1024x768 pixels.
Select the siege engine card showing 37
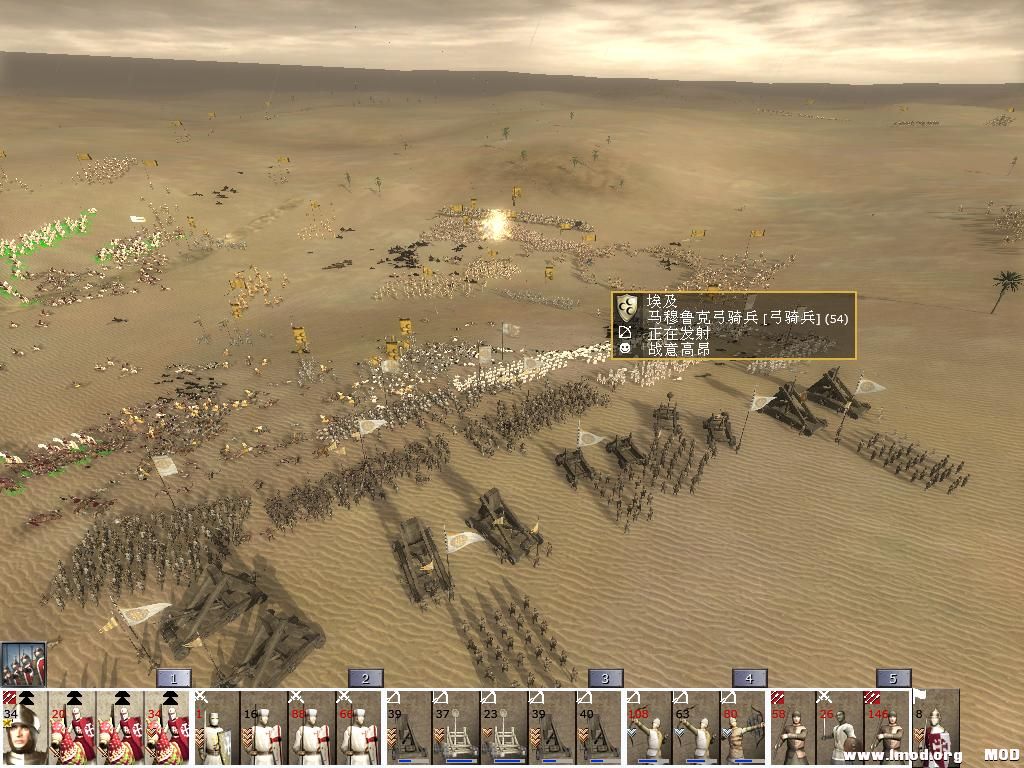(456, 728)
